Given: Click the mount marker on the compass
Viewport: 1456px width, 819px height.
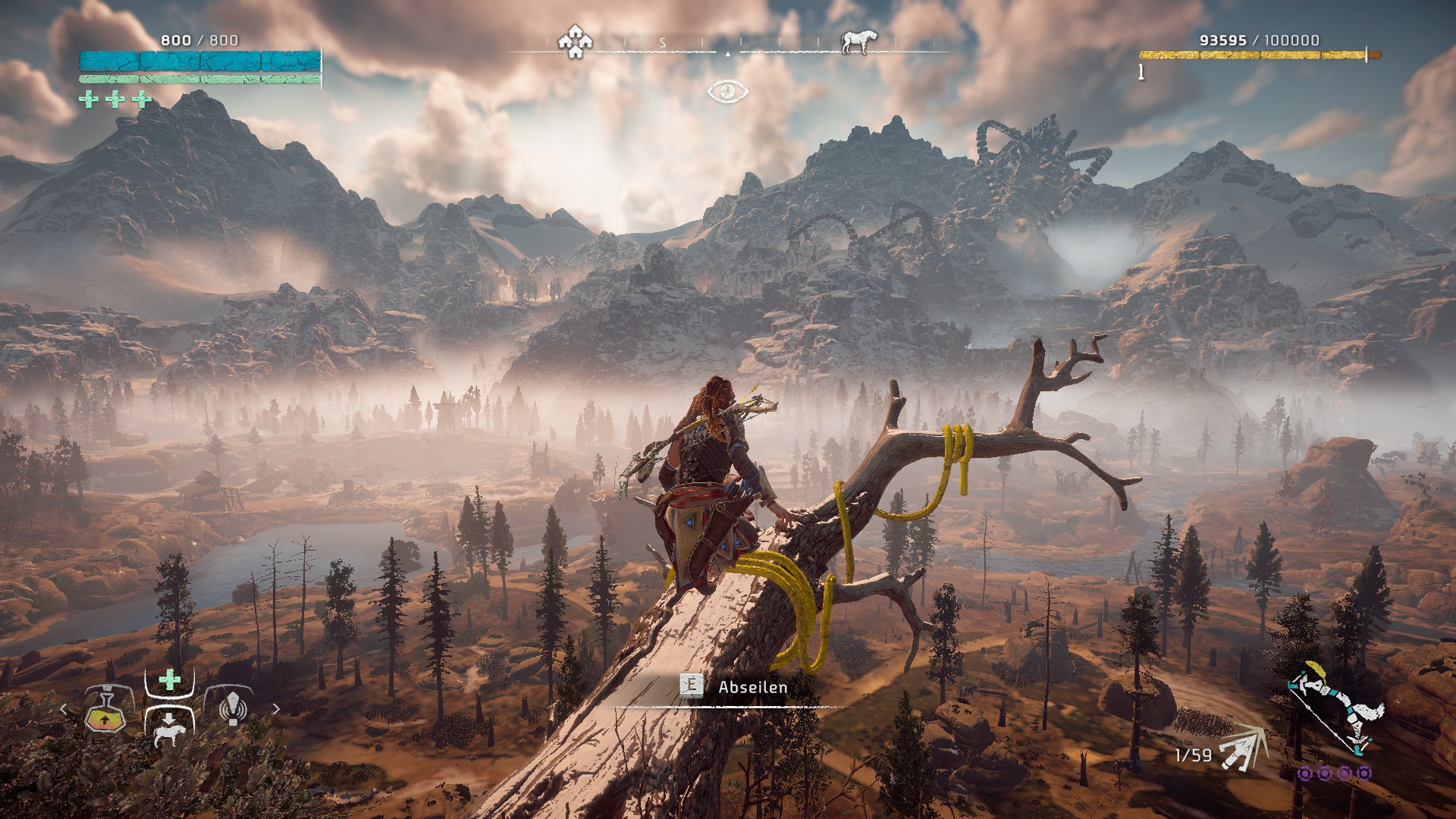Looking at the screenshot, I should [854, 42].
